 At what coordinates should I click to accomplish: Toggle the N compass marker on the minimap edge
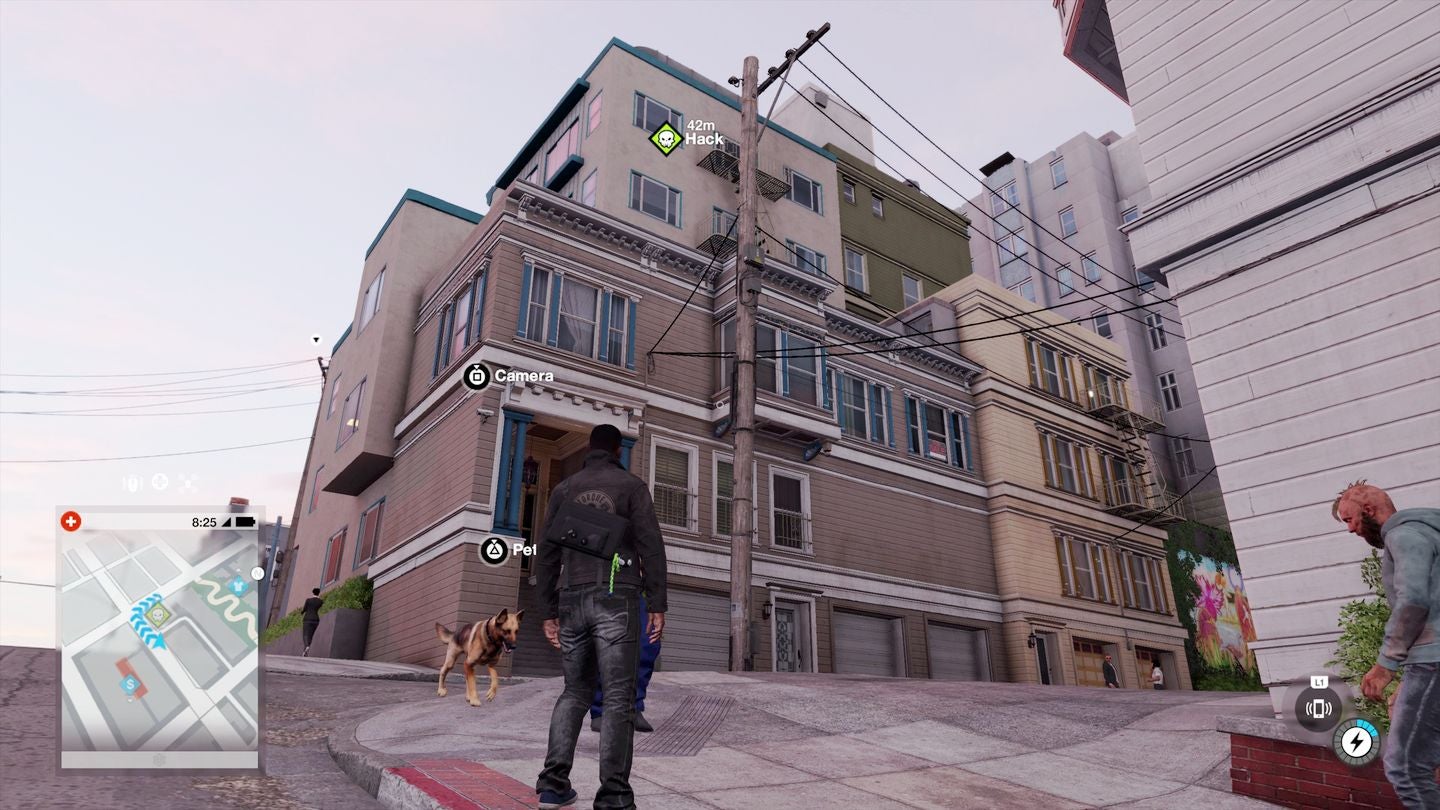tap(256, 572)
